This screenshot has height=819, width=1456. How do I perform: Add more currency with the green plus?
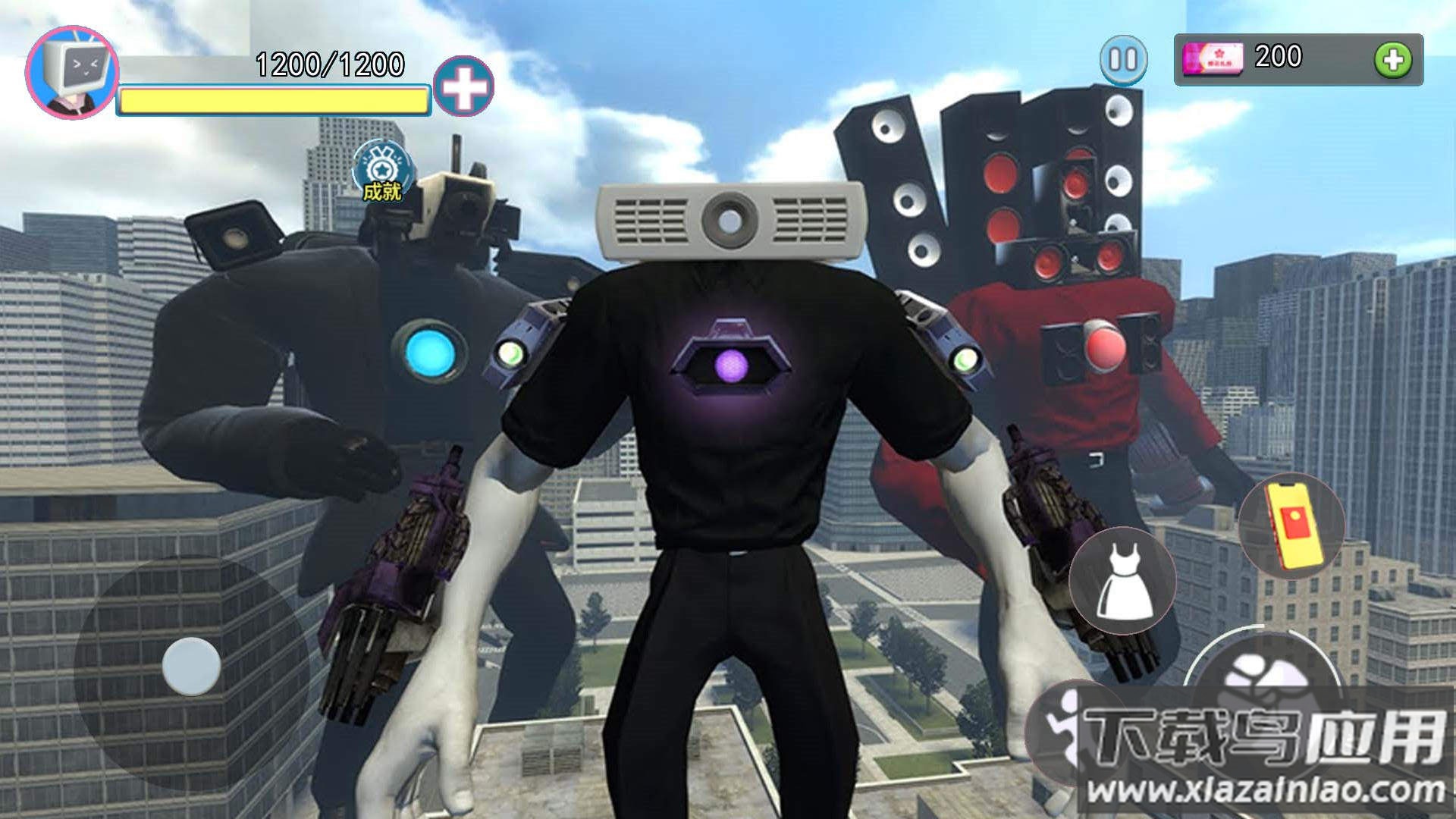coord(1393,60)
